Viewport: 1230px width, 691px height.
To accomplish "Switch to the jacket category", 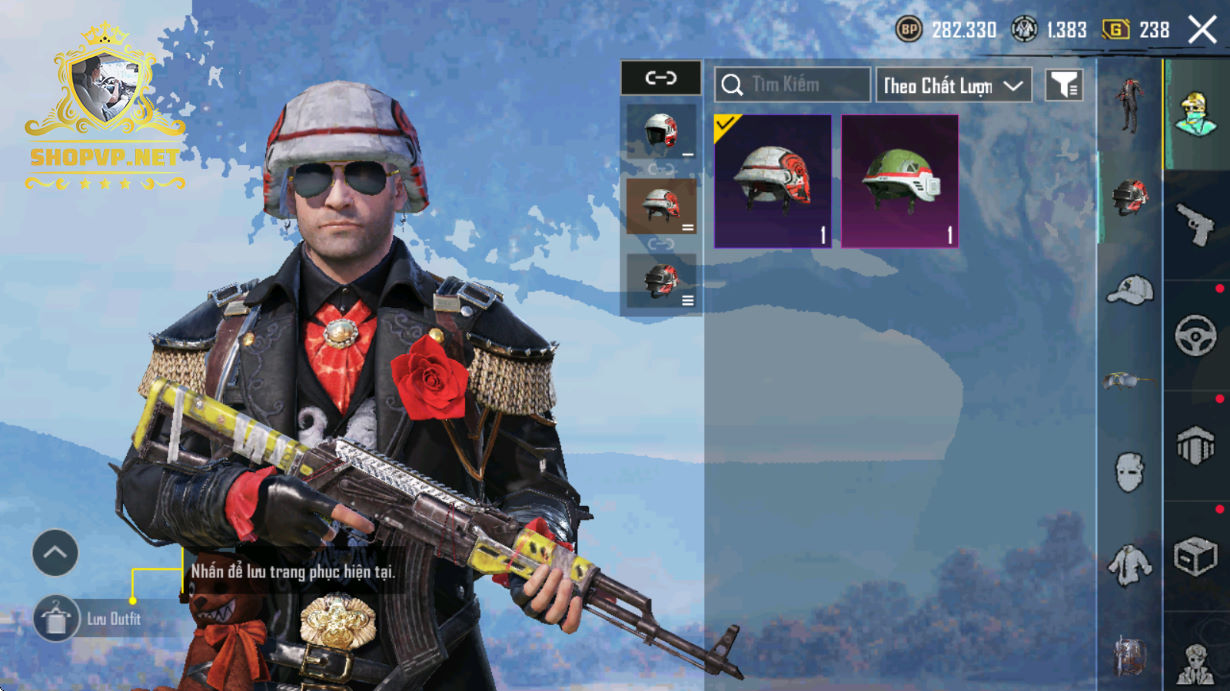I will 1130,565.
